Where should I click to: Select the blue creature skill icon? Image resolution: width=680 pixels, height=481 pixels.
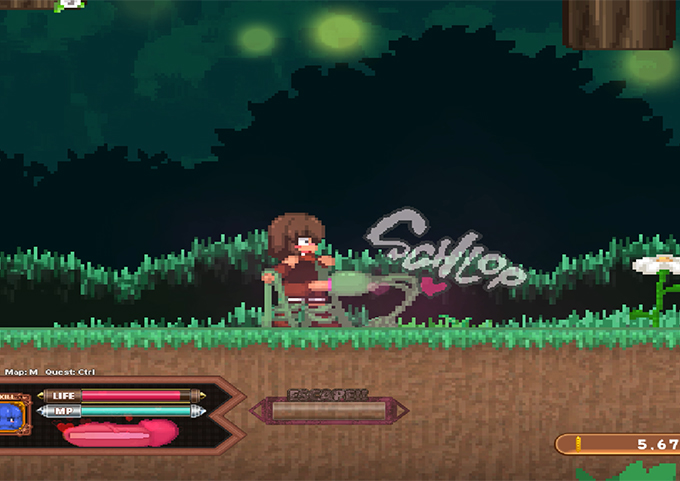[11, 415]
